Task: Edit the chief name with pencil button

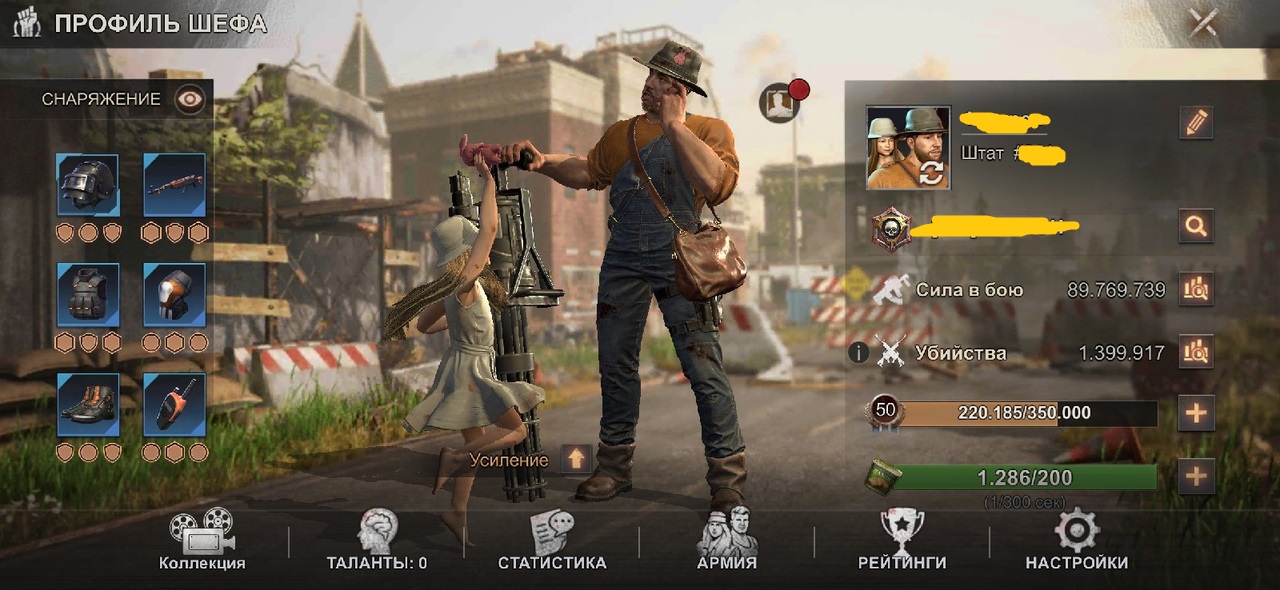Action: [1195, 123]
